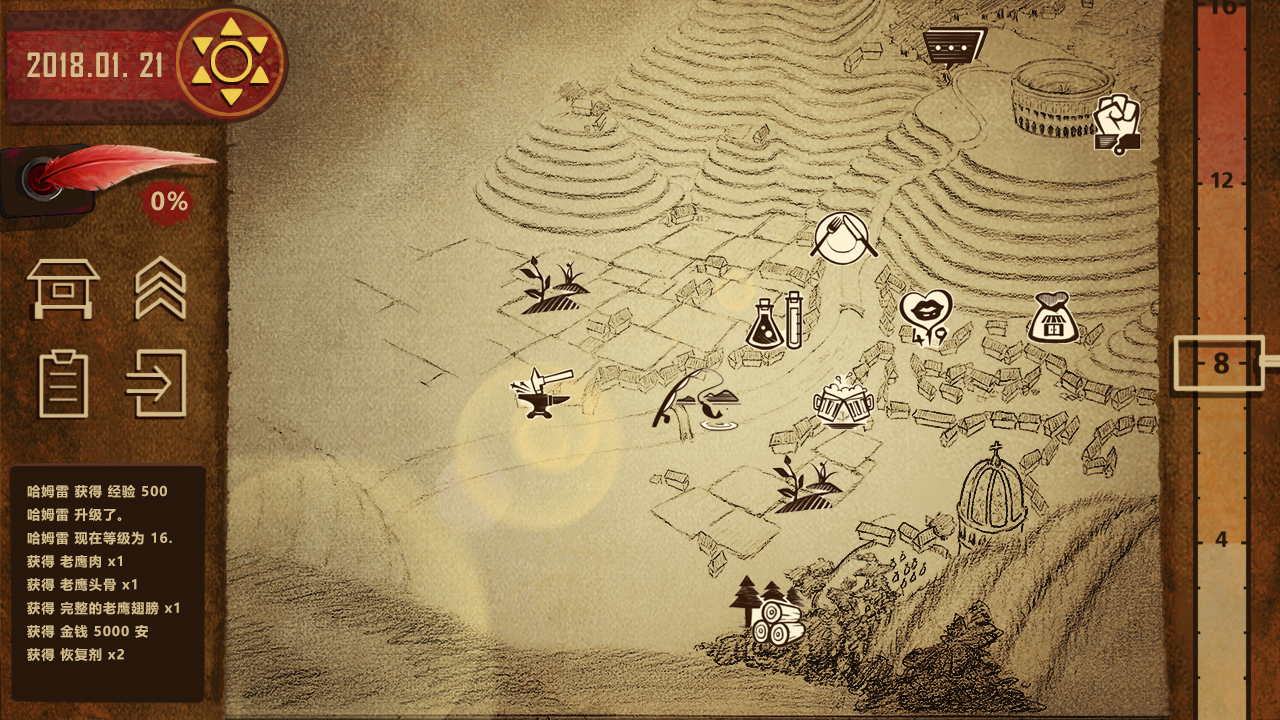The height and width of the screenshot is (720, 1280).
Task: Open the signboard icon at the map's top
Action: [951, 45]
